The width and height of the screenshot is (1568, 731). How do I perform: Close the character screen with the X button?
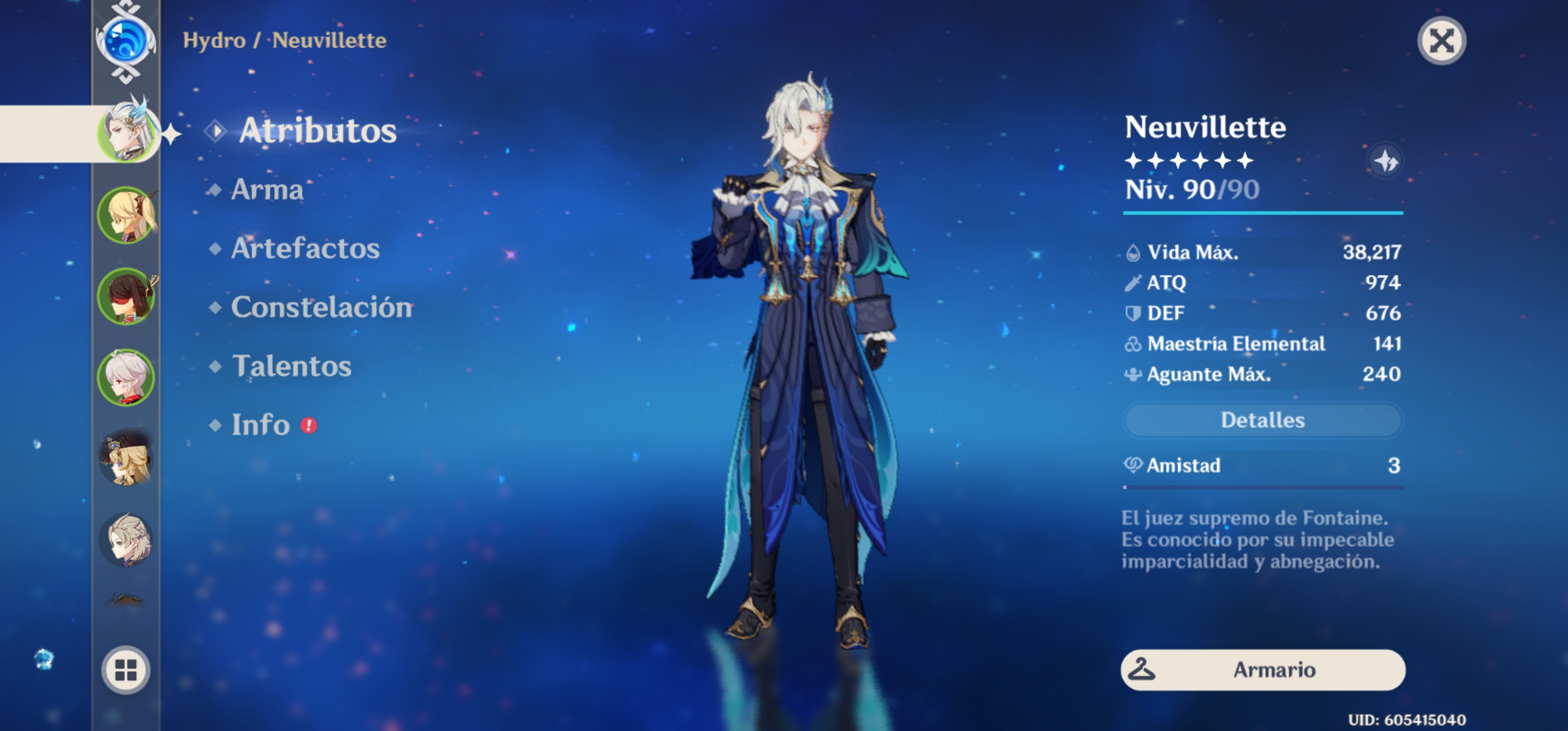point(1442,40)
